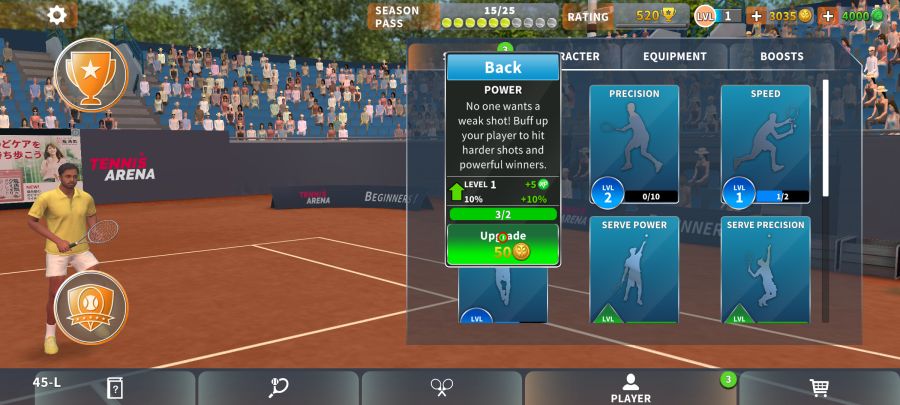Switch to the Equipment tab
Screen dimensions: 900x405
click(x=674, y=57)
